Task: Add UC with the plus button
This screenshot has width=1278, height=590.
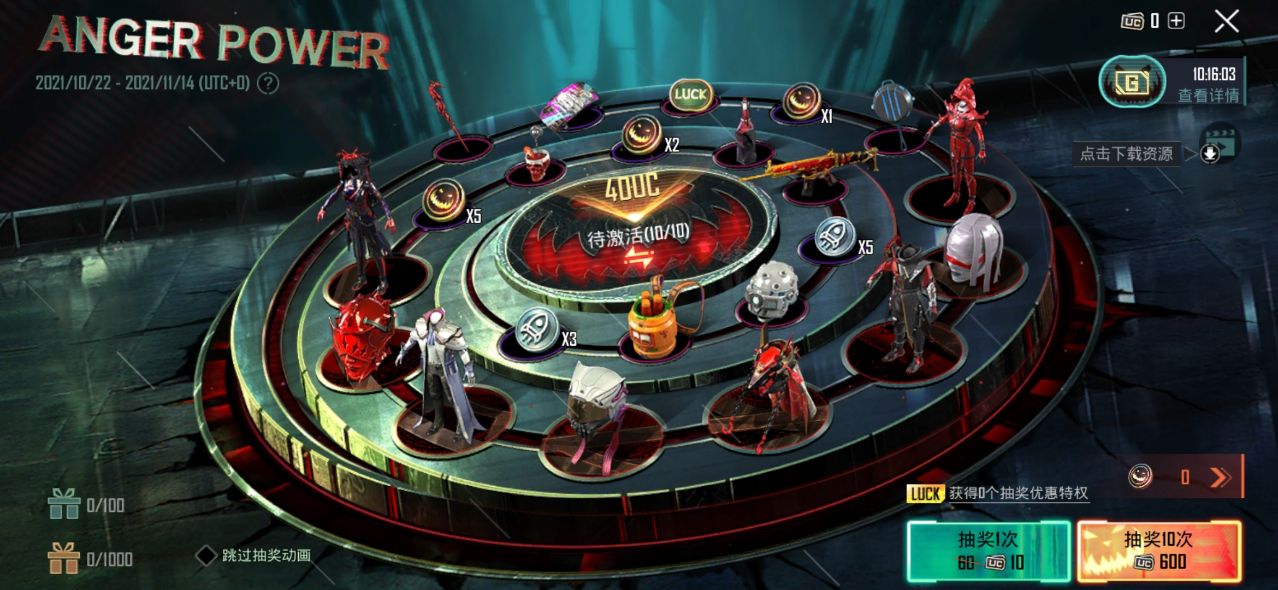Action: (x=1176, y=21)
